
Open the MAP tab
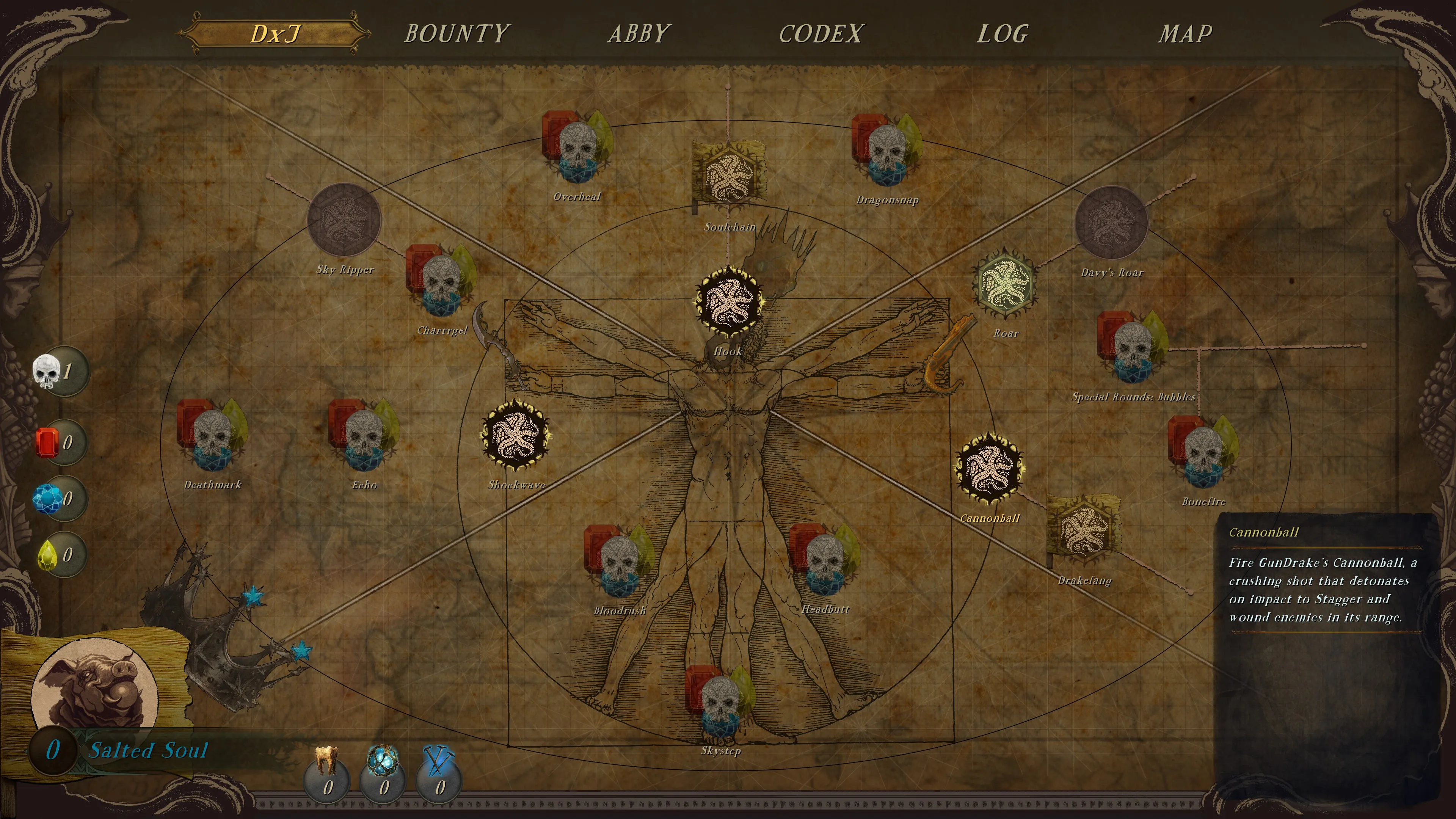pos(1185,34)
